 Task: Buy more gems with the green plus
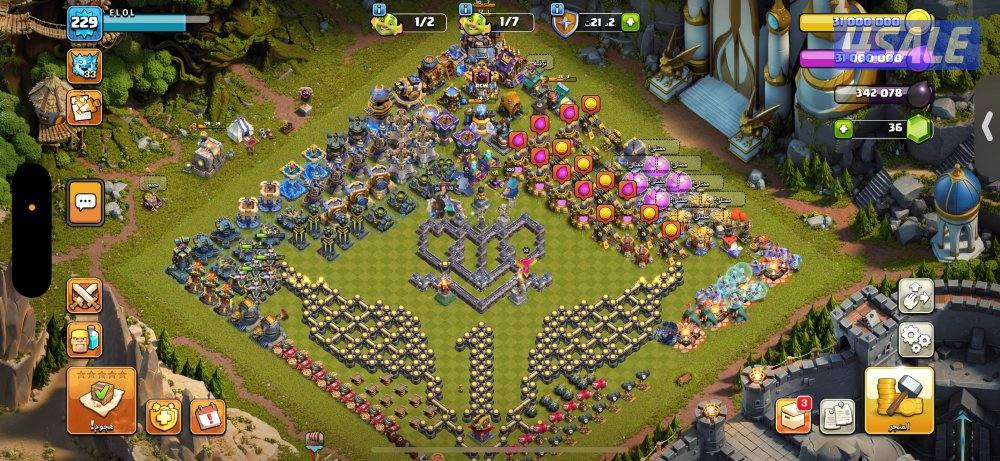point(845,128)
